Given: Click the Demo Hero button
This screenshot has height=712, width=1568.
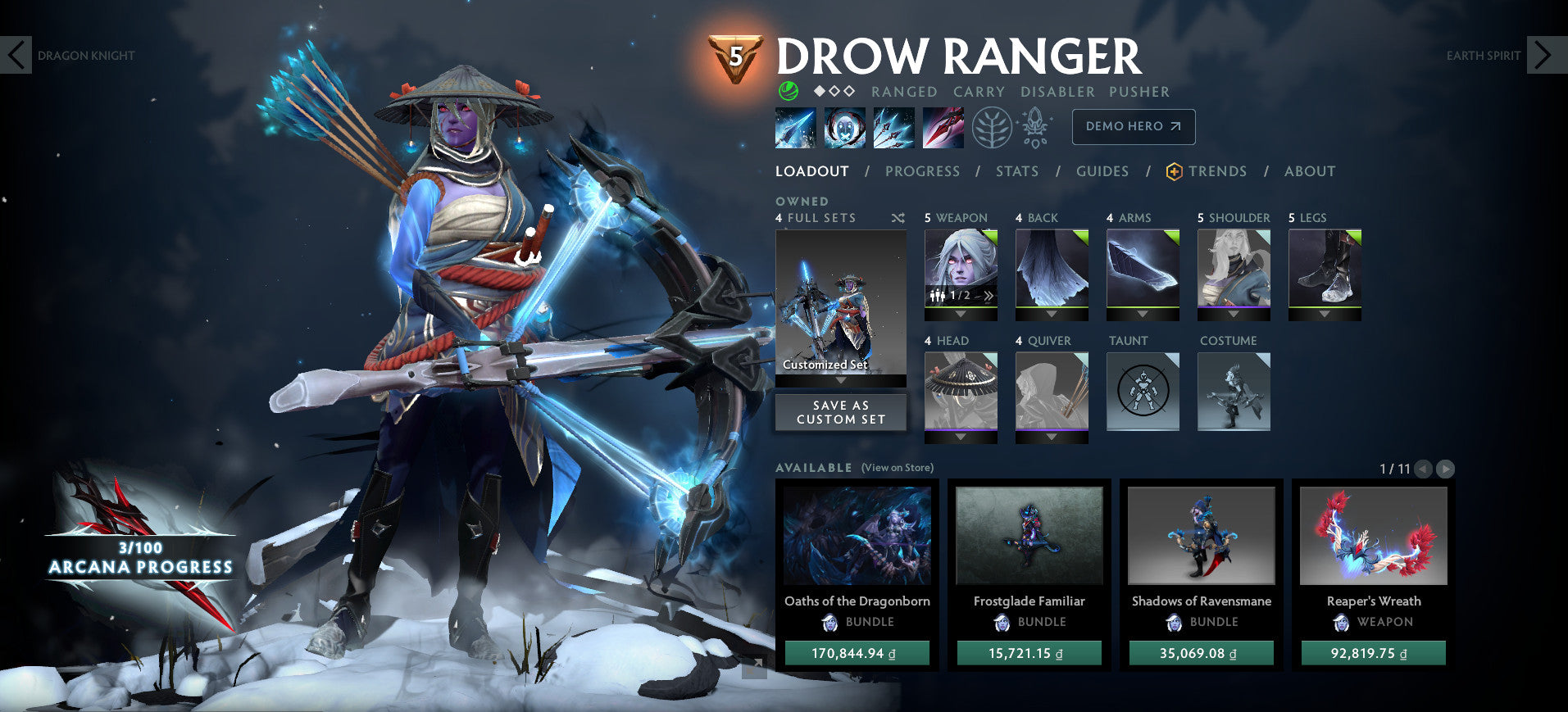Looking at the screenshot, I should 1133,127.
